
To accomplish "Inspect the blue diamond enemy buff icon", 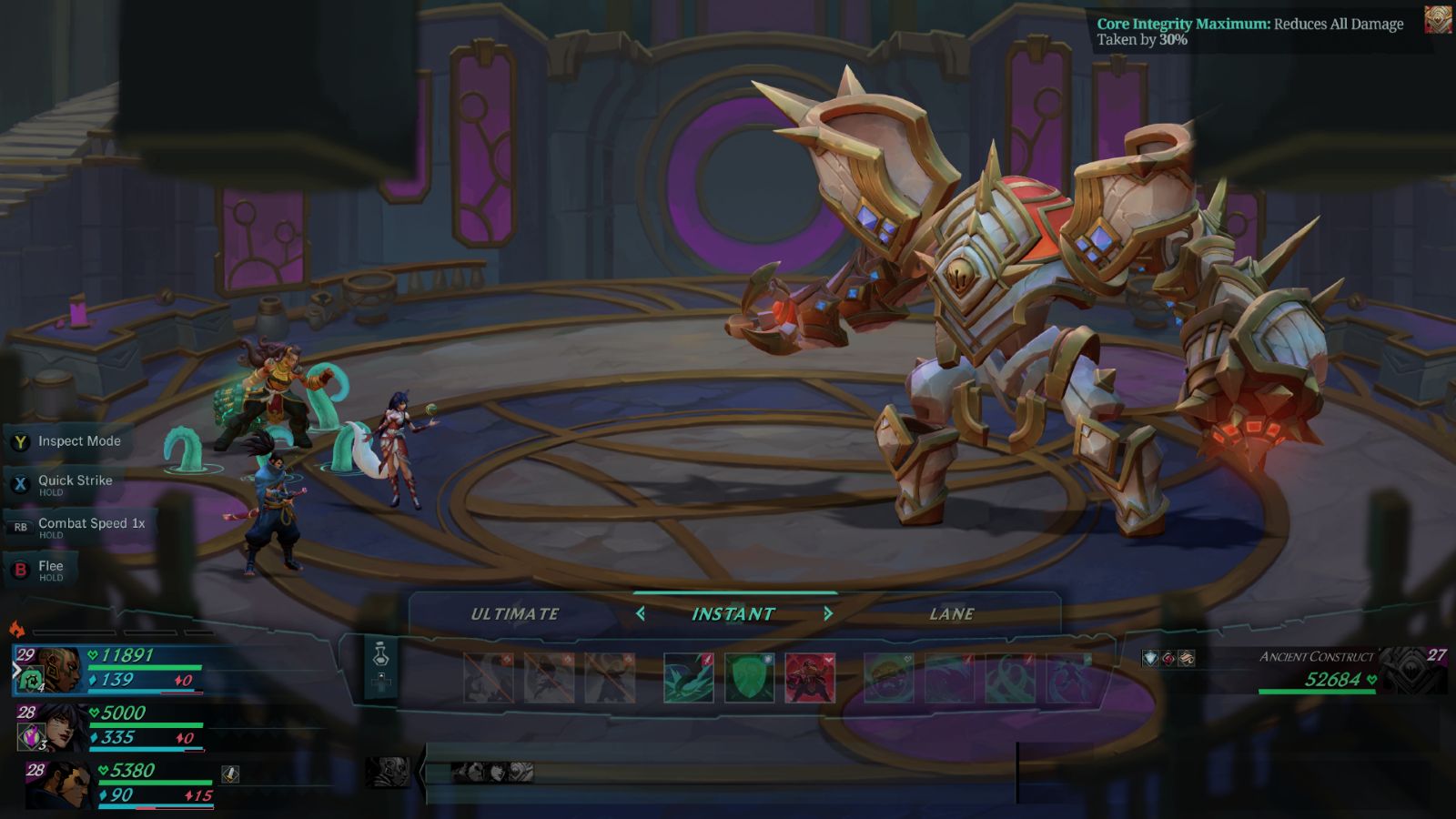I will [1151, 658].
